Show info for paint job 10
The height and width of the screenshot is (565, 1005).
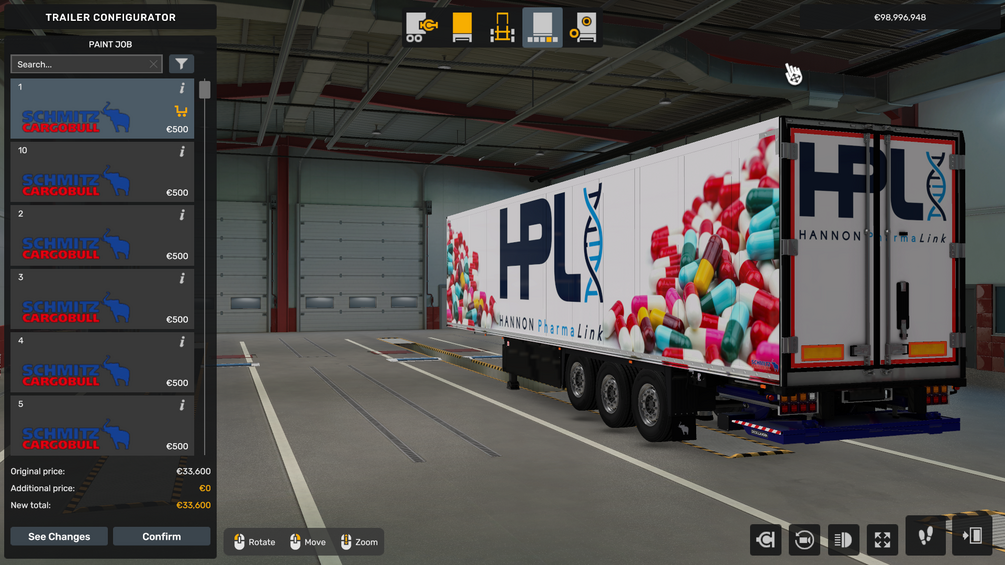point(182,152)
